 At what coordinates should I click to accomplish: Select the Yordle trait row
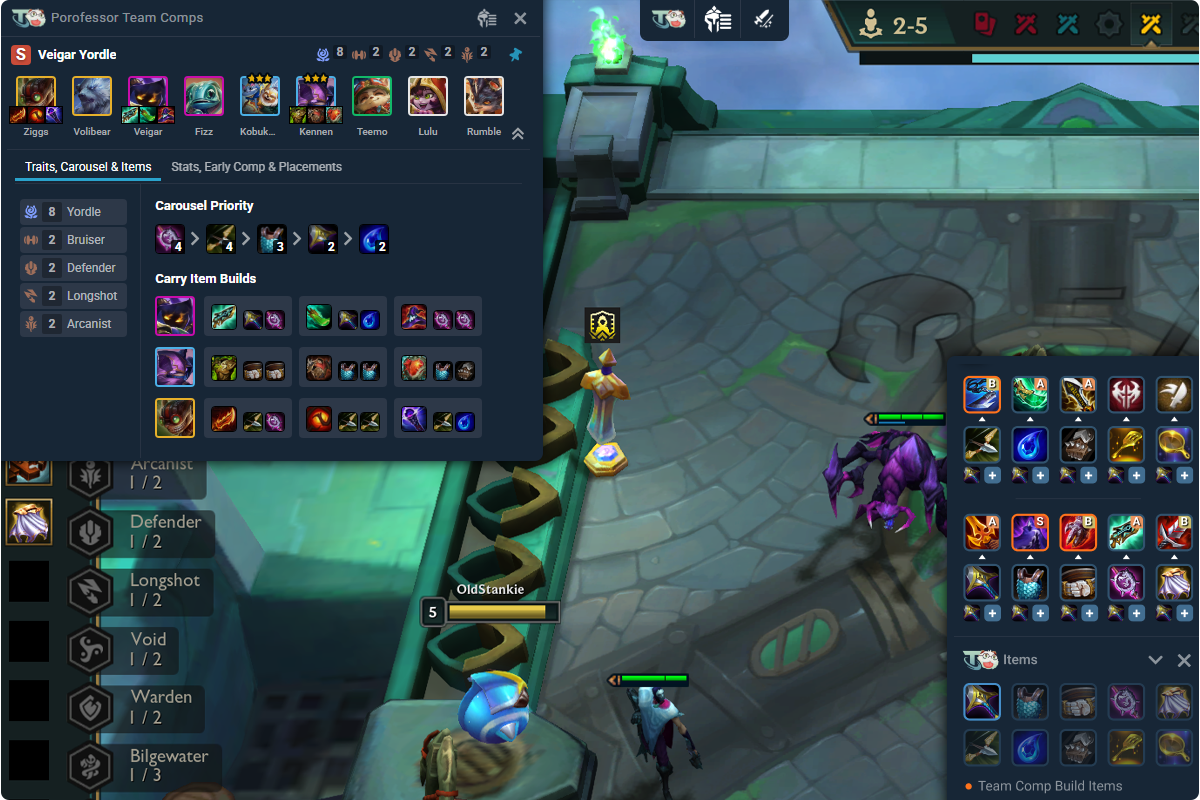click(x=74, y=212)
